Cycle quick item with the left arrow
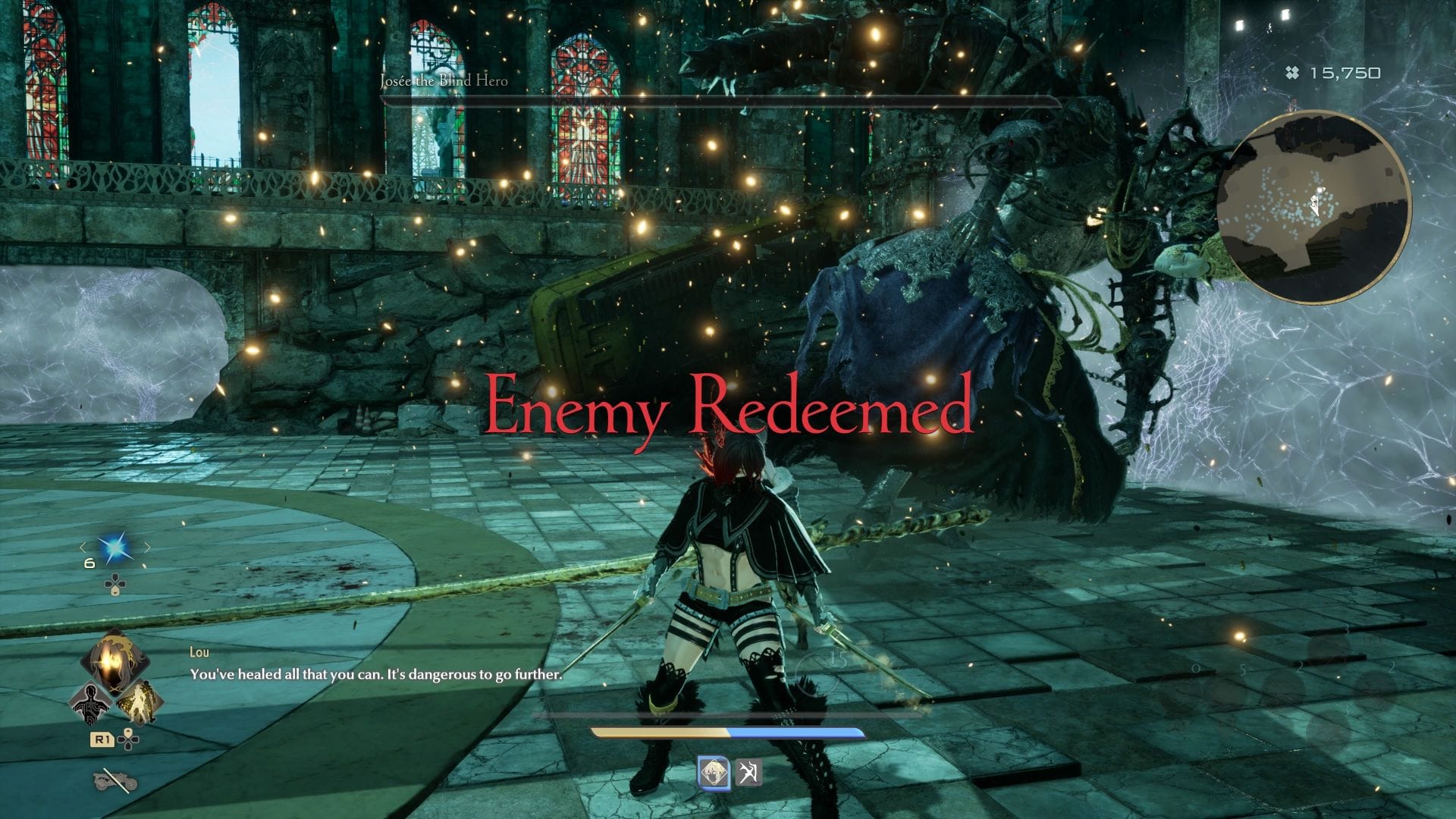Screen dimensions: 1456x819 click(83, 548)
